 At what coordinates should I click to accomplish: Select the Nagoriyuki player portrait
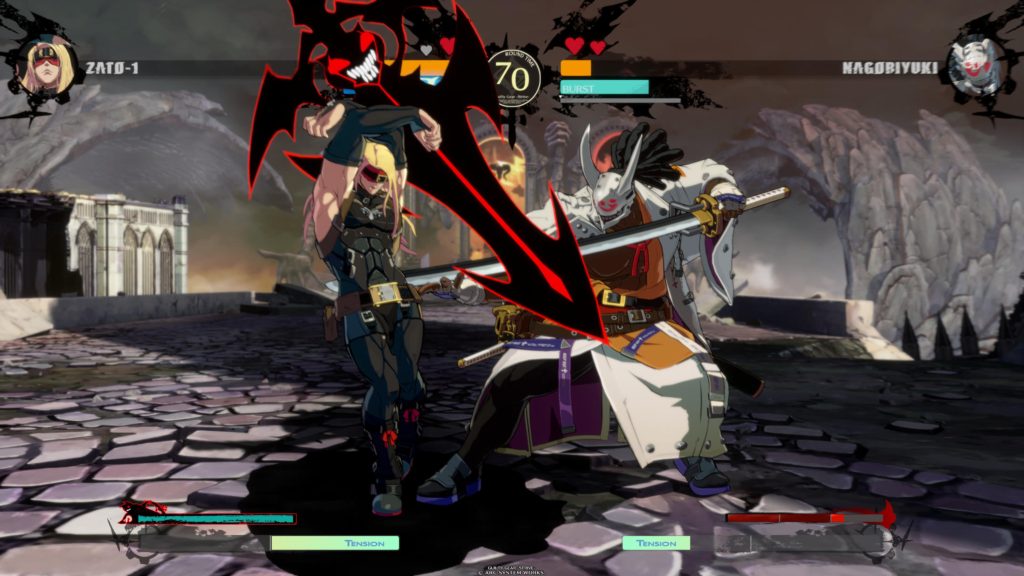pyautogui.click(x=973, y=67)
